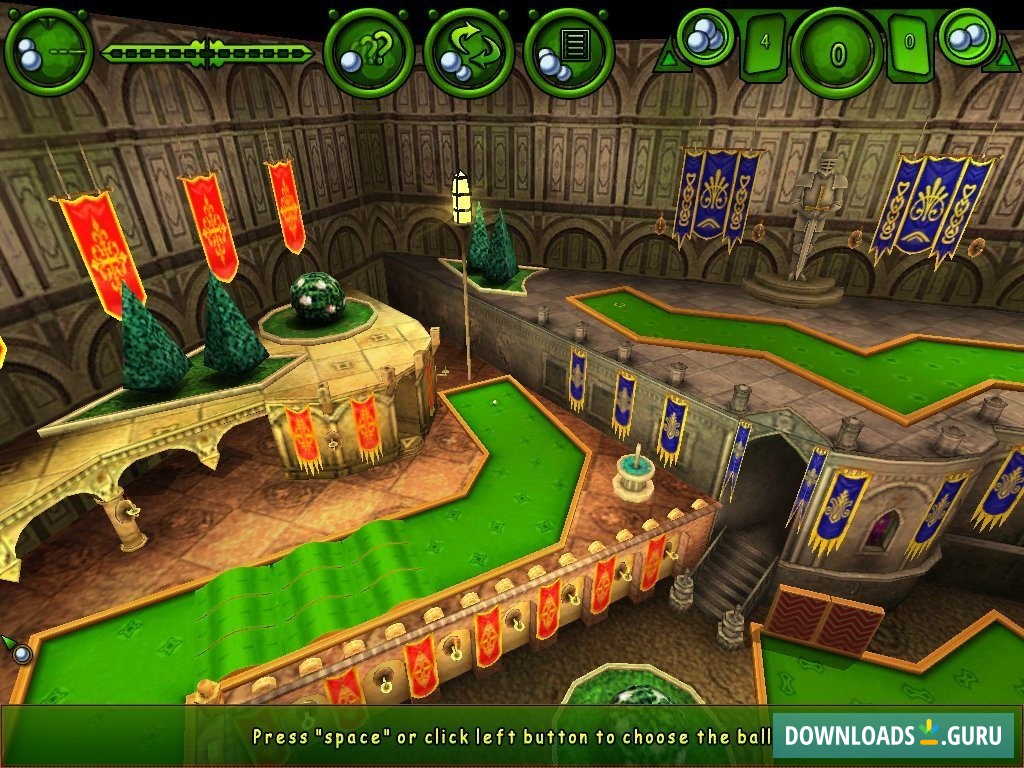
Task: Click the three-ball cluster icon in score panel
Action: (x=707, y=36)
